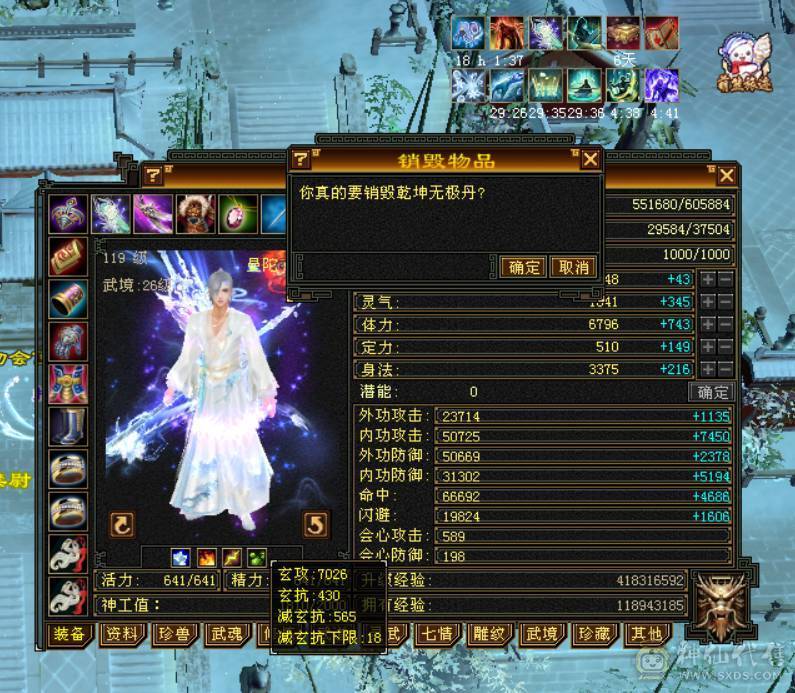Close the character attributes window

(727, 176)
